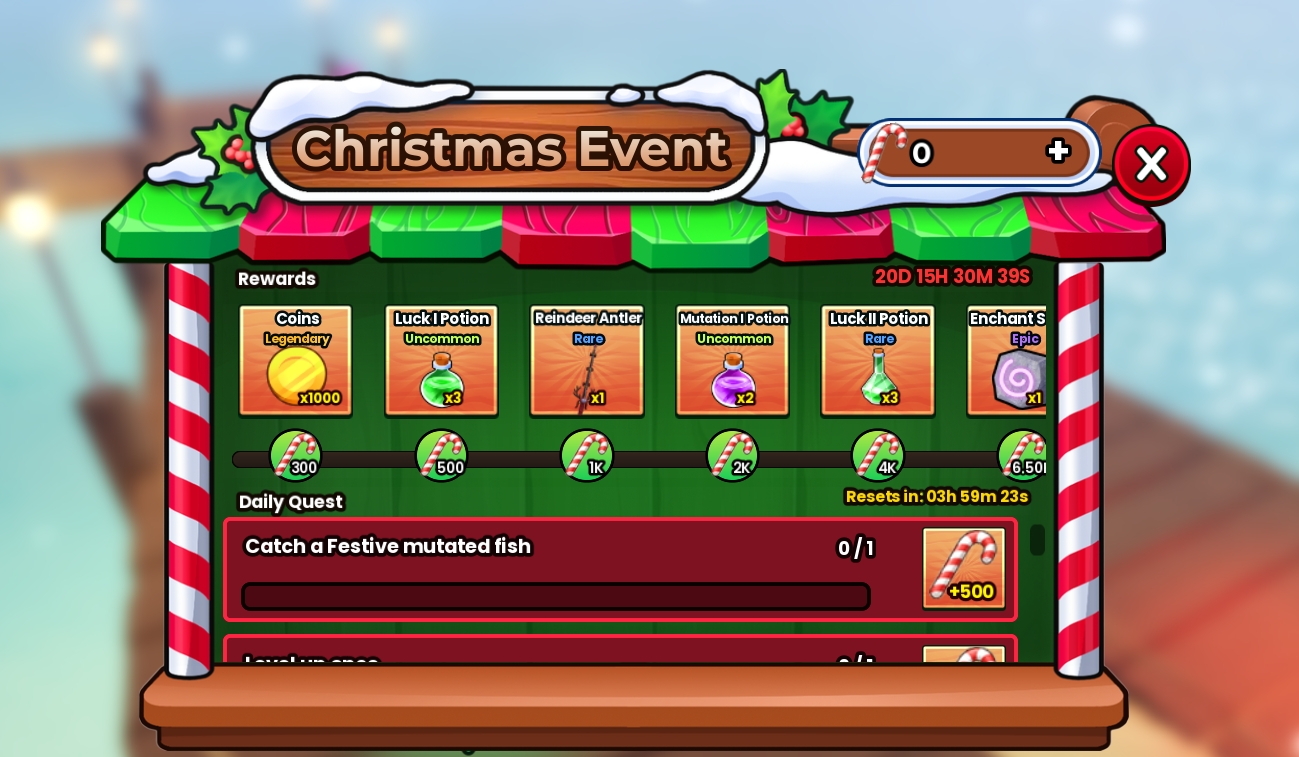Image resolution: width=1299 pixels, height=757 pixels.
Task: Click the 6.5K candy cane milestone
Action: click(1023, 455)
